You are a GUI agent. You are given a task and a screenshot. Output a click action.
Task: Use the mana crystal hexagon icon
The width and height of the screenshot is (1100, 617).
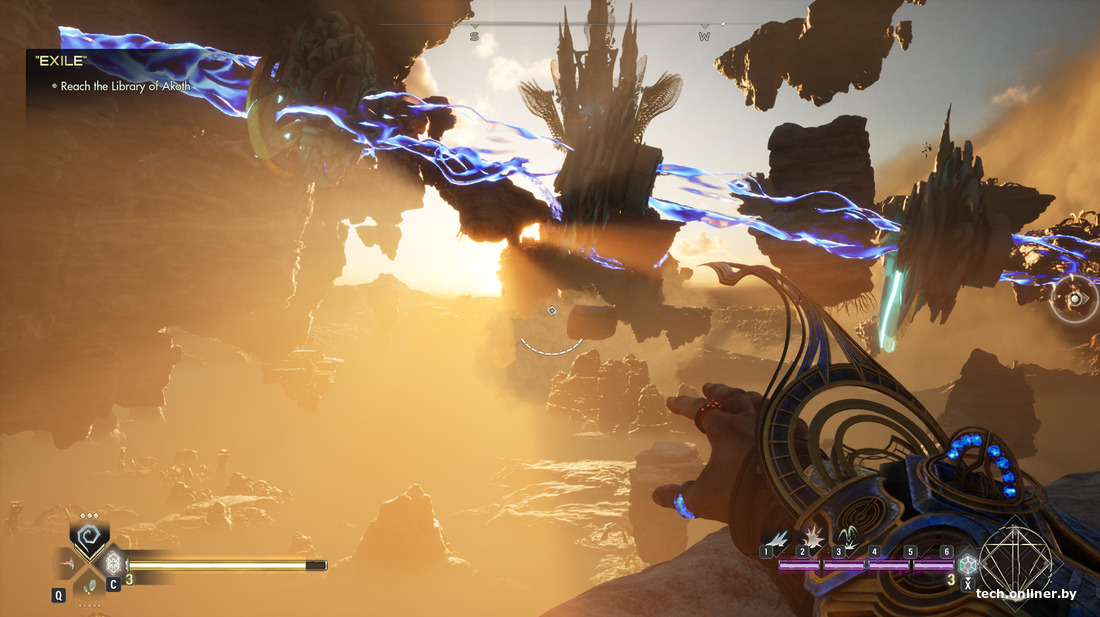[x=967, y=565]
